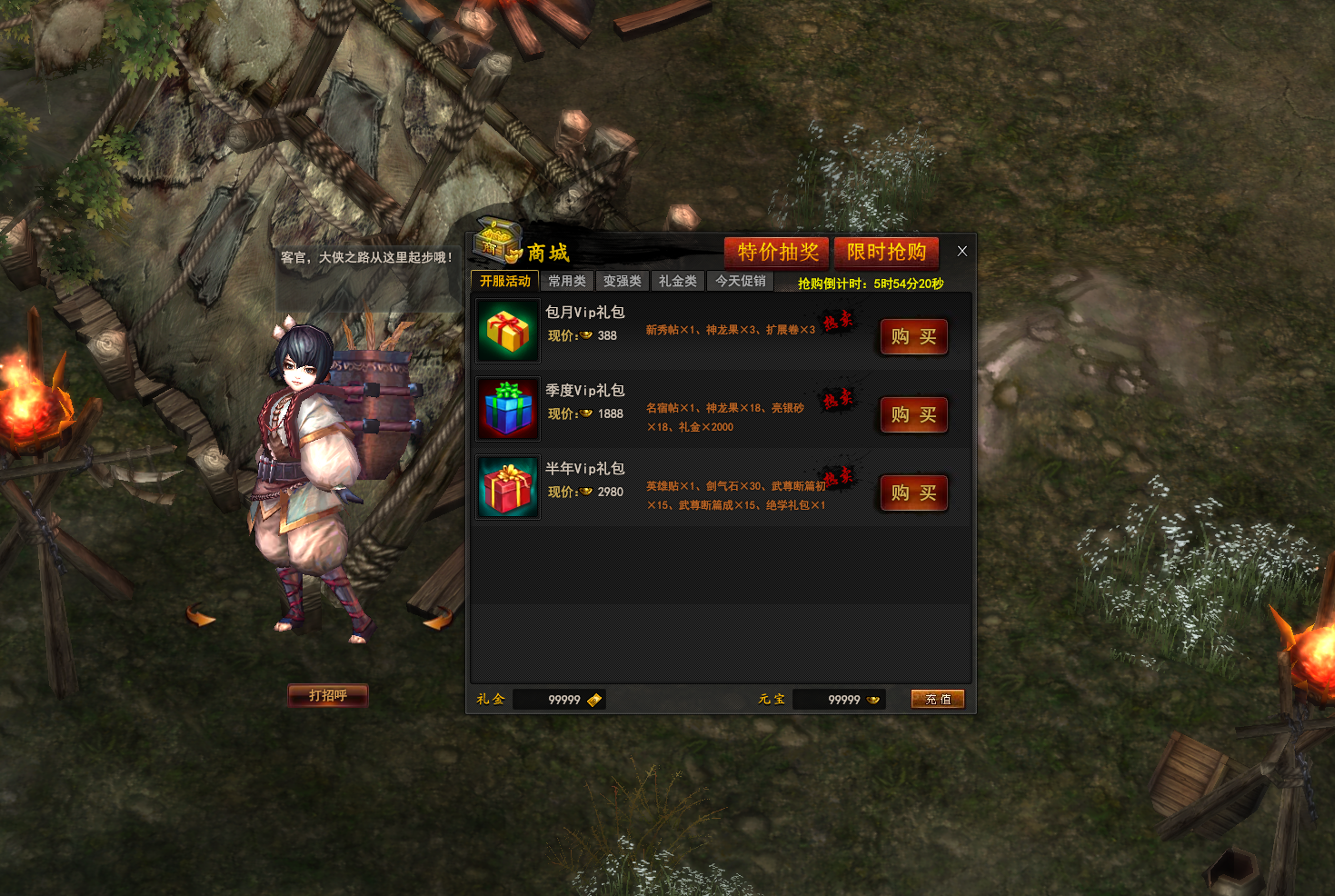Buy the 半年Vip礼包 for 2980

[x=913, y=493]
